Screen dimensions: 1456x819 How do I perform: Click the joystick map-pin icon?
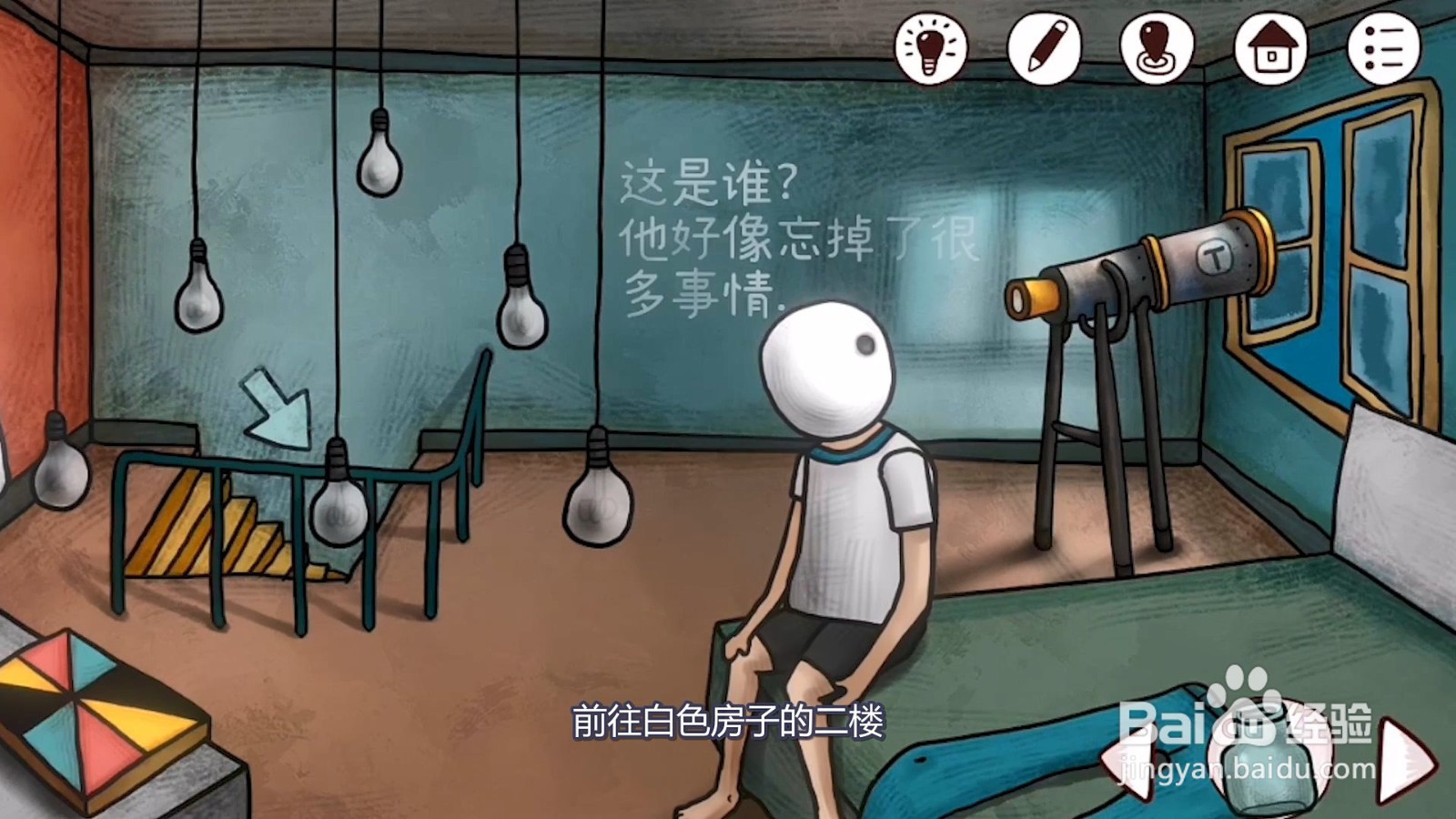tap(1155, 47)
